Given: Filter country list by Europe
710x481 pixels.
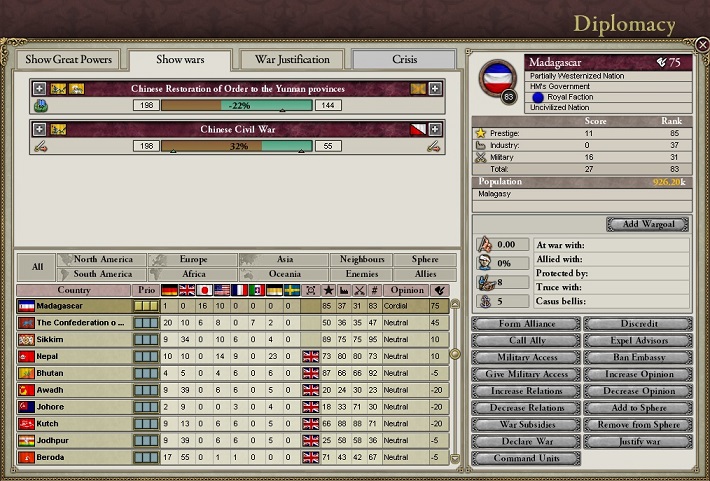Looking at the screenshot, I should tap(193, 259).
